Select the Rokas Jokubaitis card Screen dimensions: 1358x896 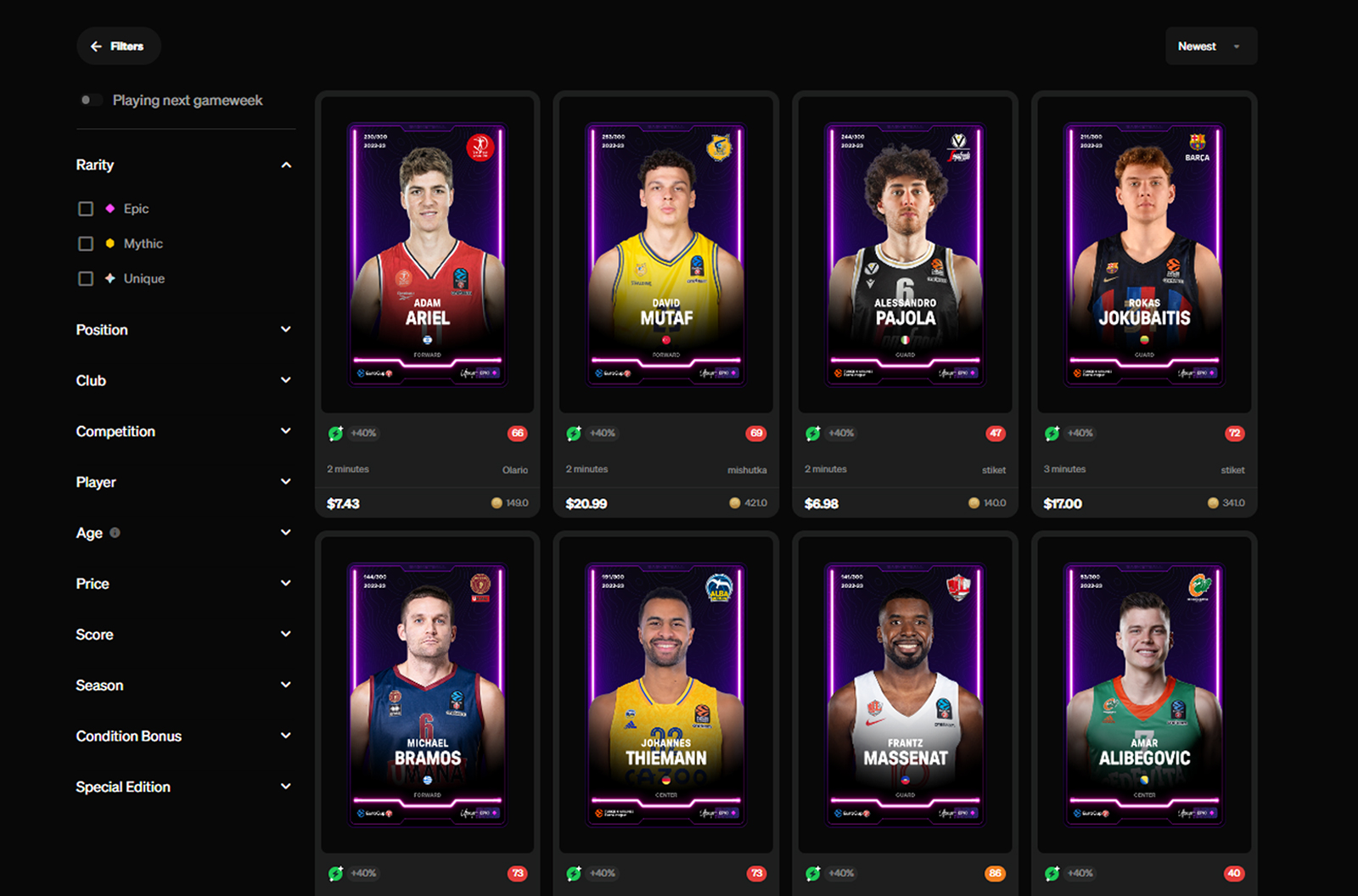(x=1144, y=255)
